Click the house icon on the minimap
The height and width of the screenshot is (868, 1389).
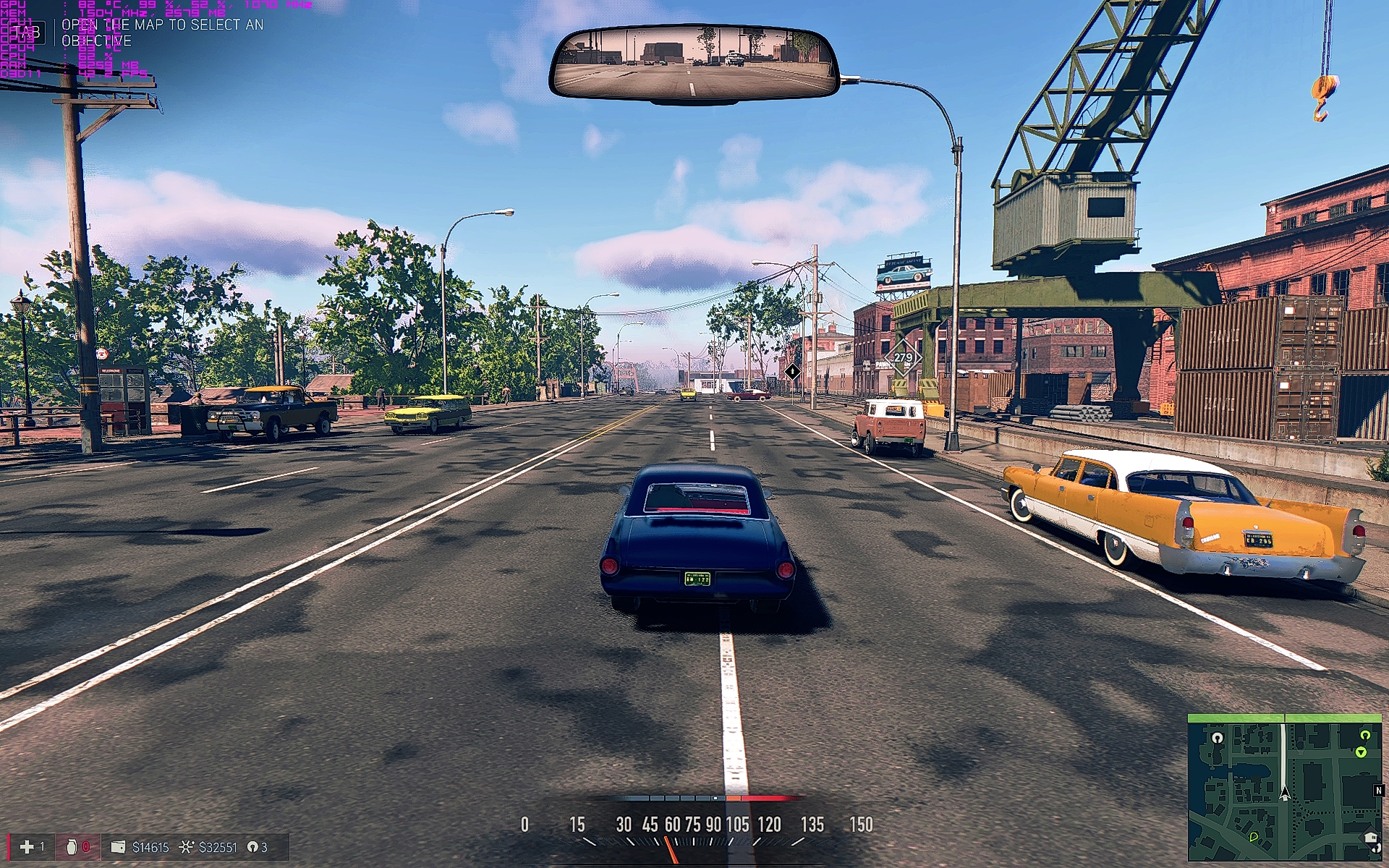[1370, 838]
